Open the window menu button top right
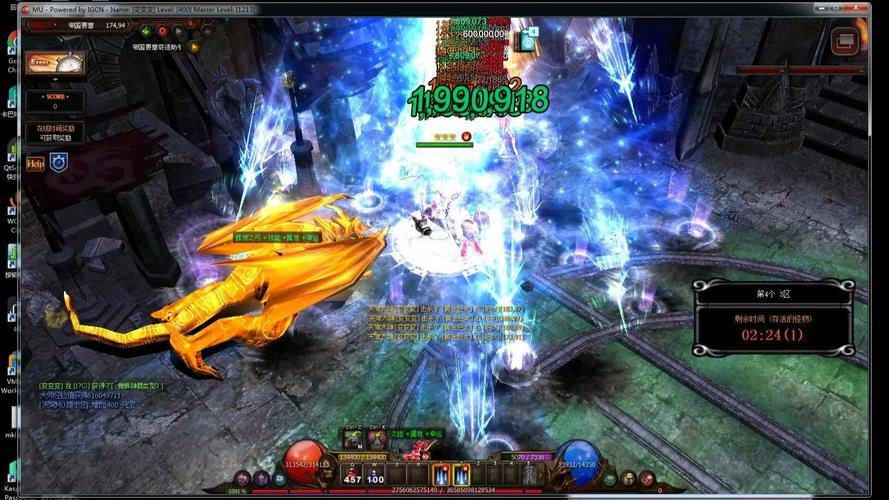 click(x=845, y=42)
